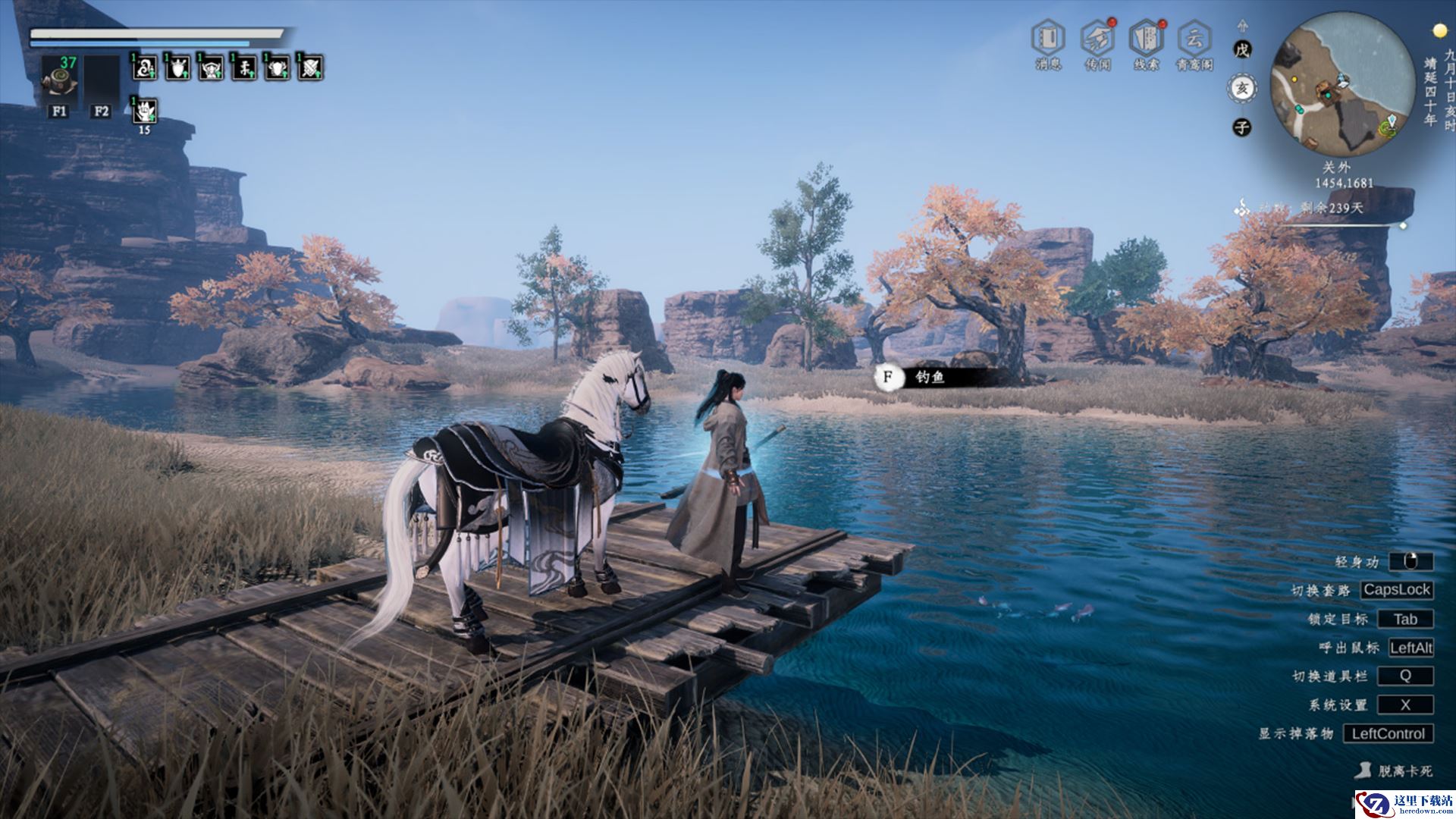Image resolution: width=1456 pixels, height=819 pixels.
Task: Click the swirl buff icon
Action: pyautogui.click(x=144, y=68)
